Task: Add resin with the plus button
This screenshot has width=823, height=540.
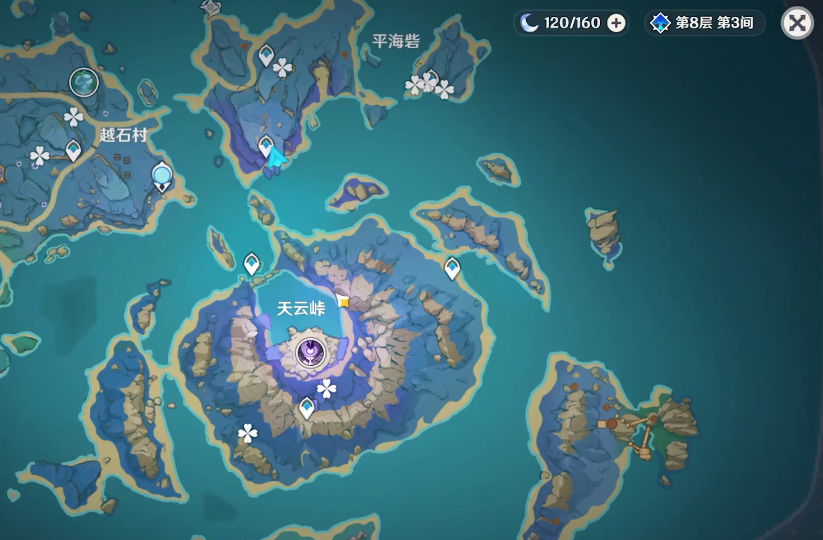Action: pyautogui.click(x=616, y=23)
